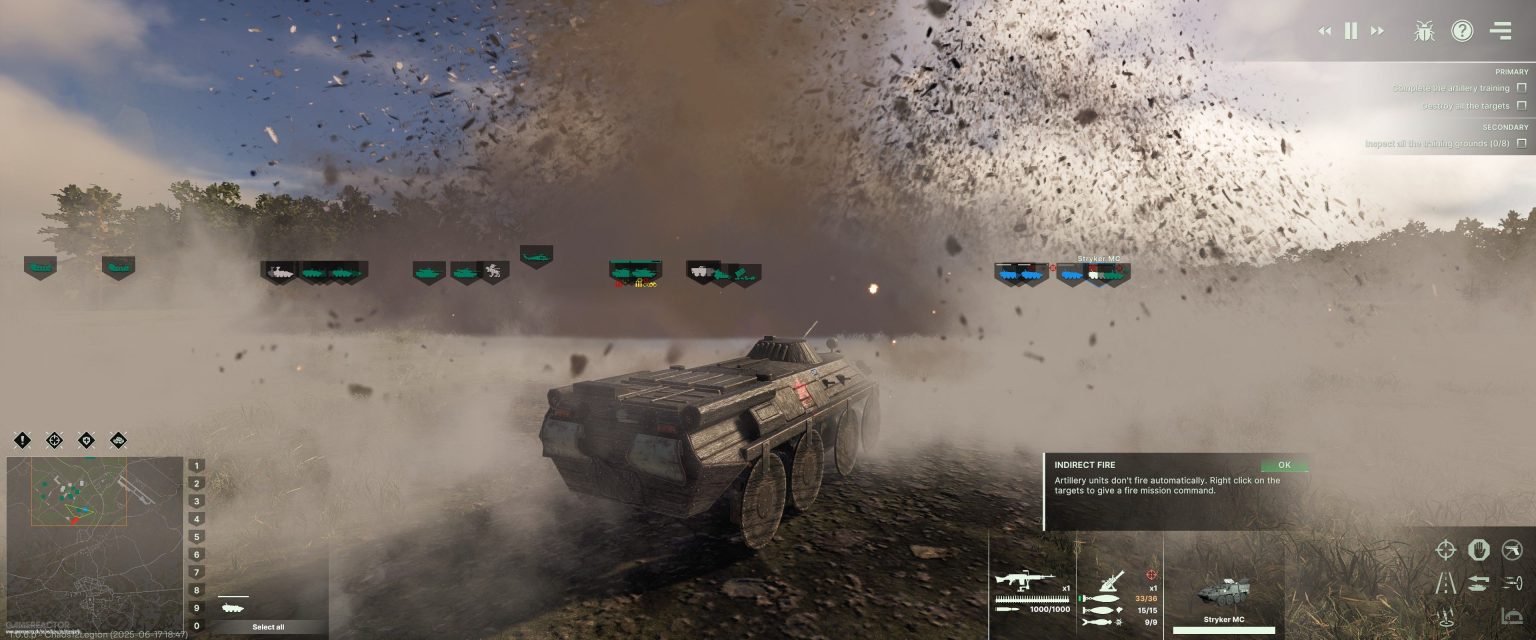Image resolution: width=1536 pixels, height=640 pixels.
Task: Toggle the exclamation alert map filter
Action: (22, 440)
